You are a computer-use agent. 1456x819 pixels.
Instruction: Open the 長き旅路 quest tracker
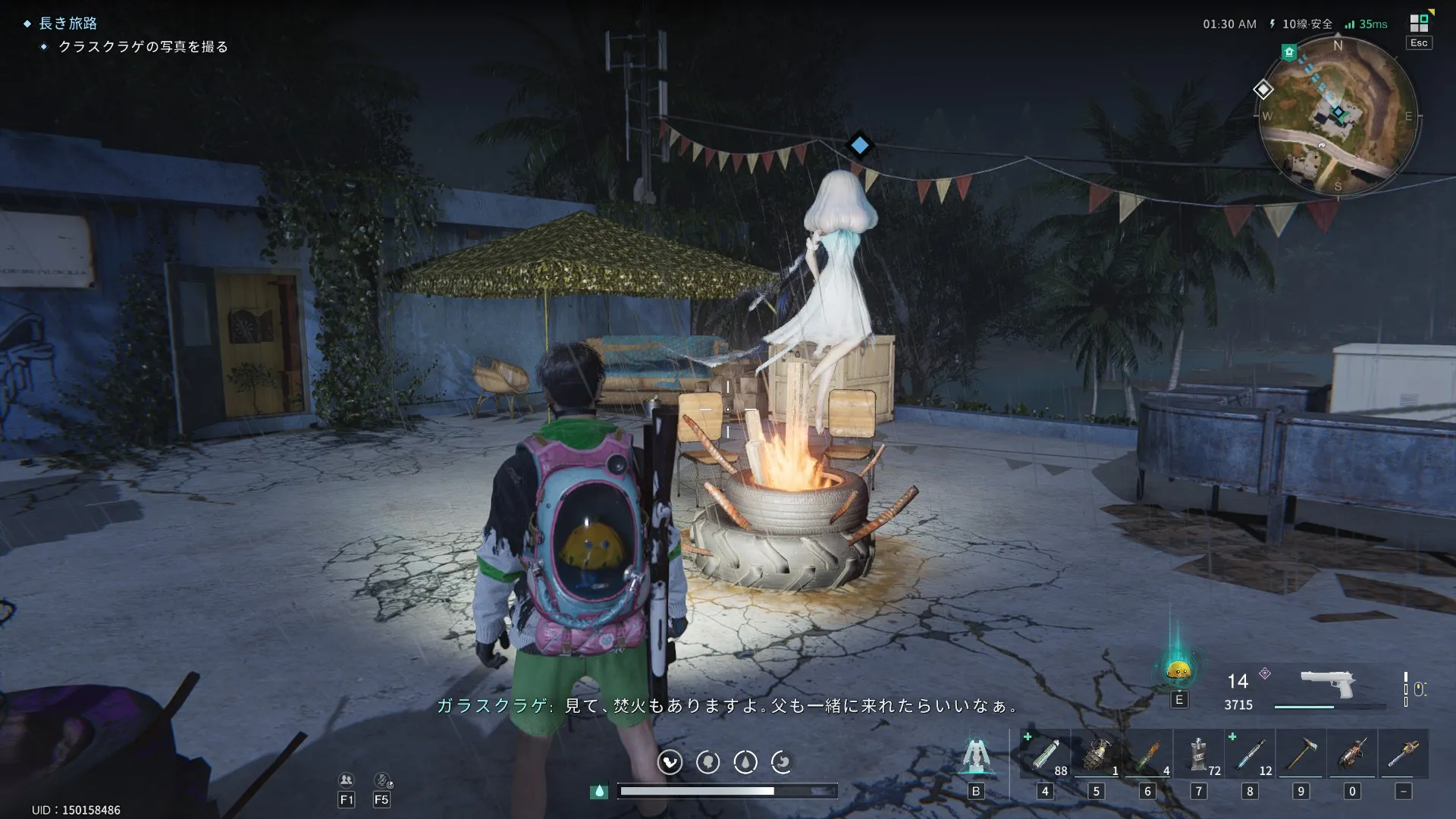(67, 24)
